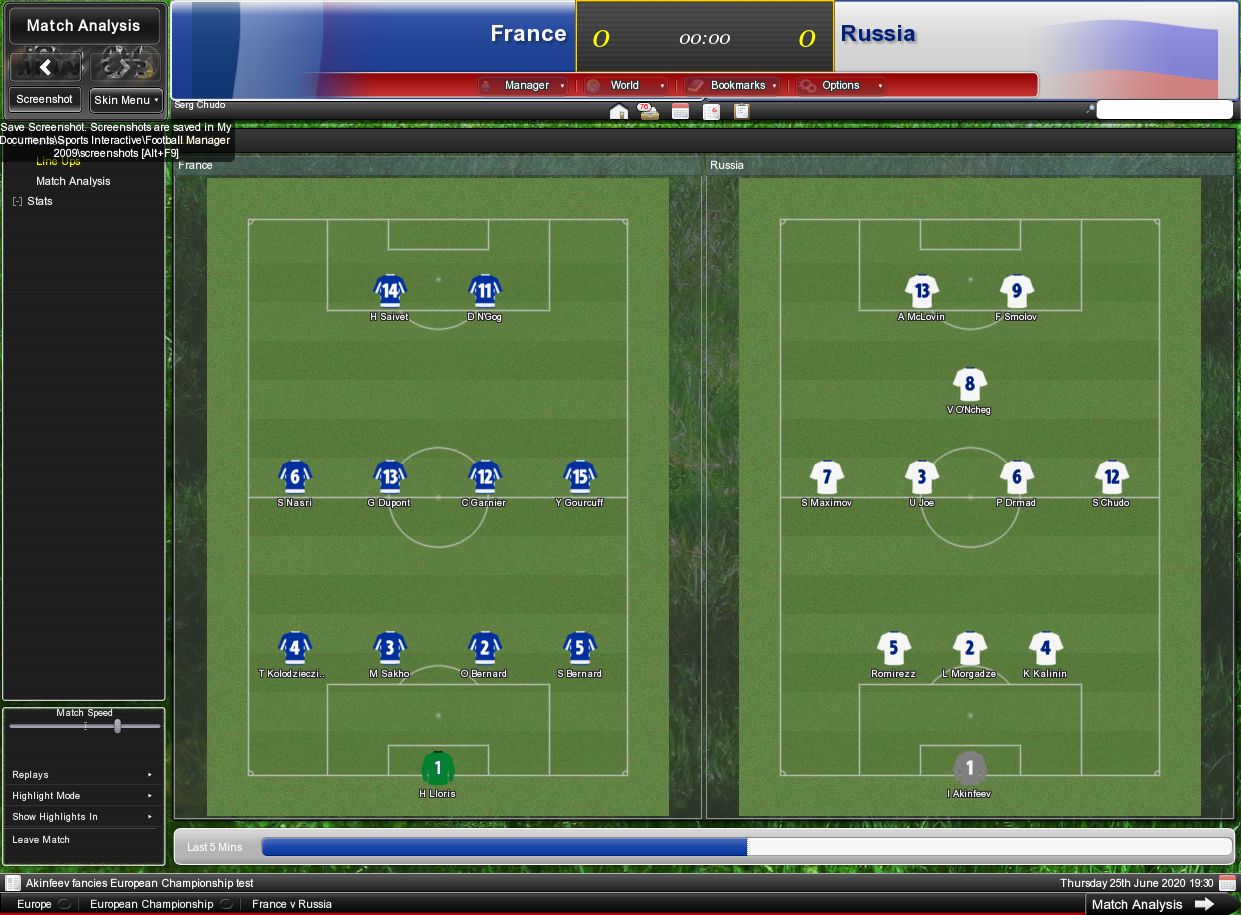Go to the home screen icon

tap(618, 112)
